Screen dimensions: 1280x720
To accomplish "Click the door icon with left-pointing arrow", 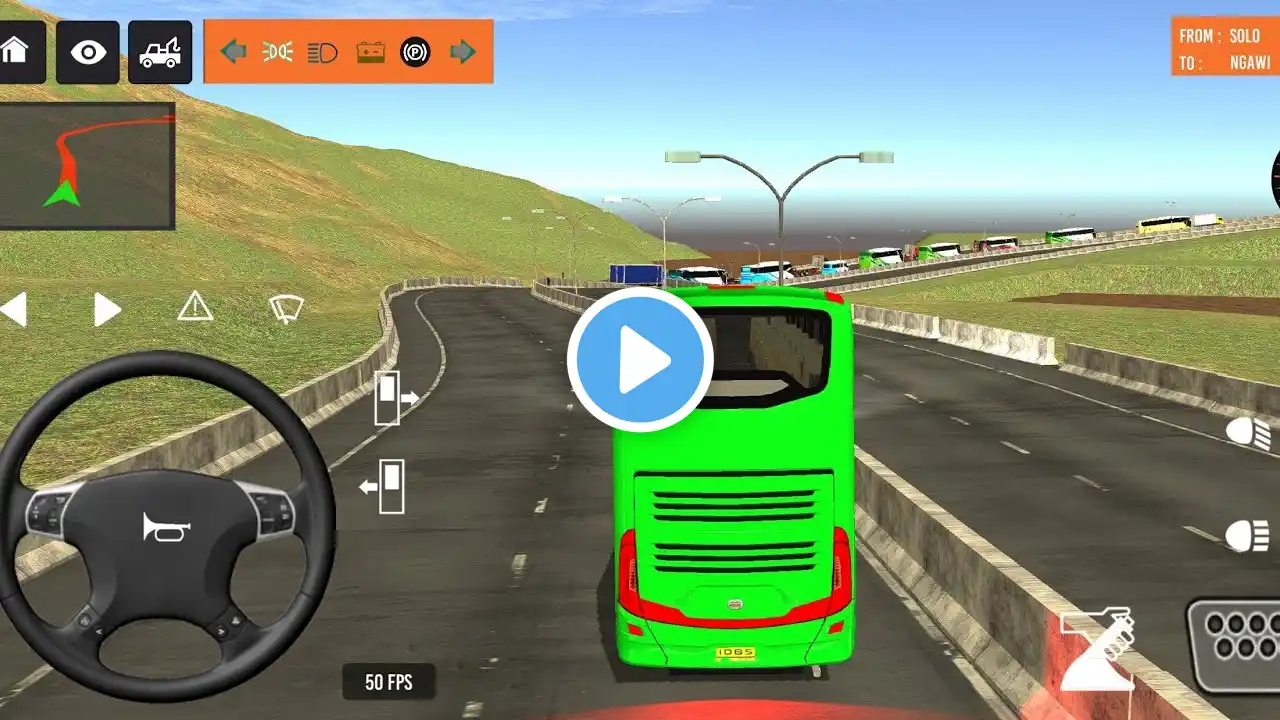I will [383, 486].
